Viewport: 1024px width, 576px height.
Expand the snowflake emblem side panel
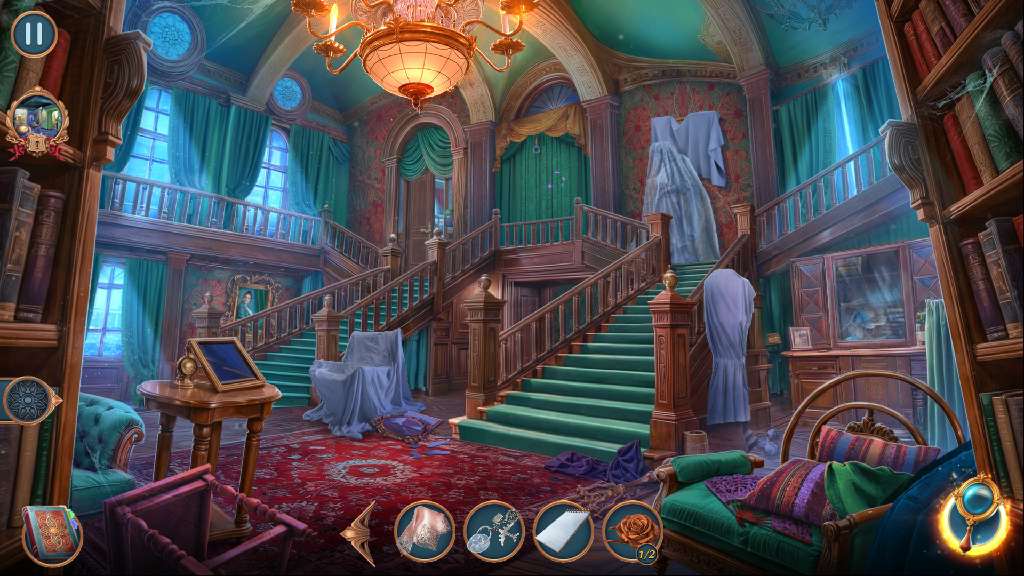(x=26, y=401)
